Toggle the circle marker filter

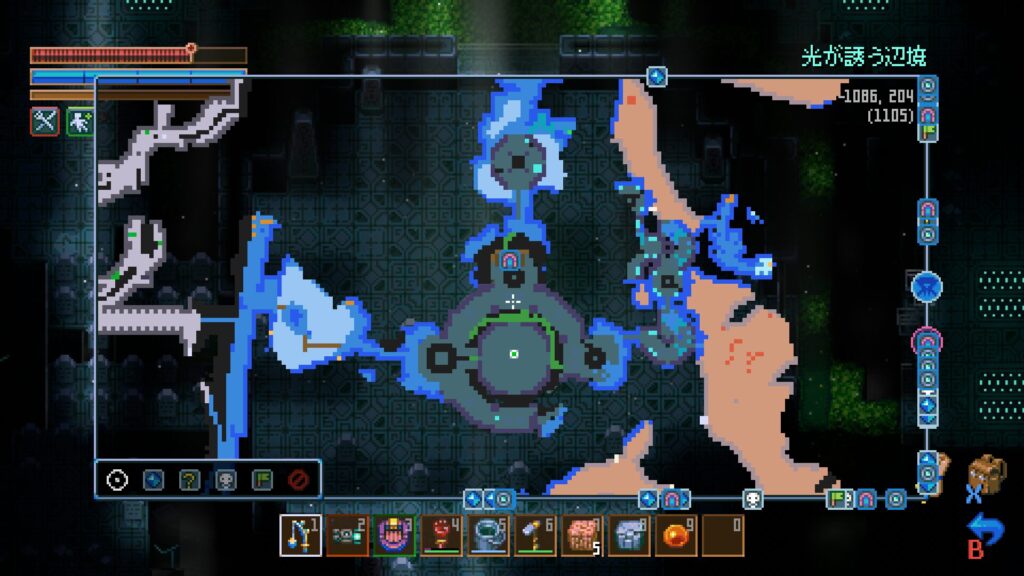117,479
